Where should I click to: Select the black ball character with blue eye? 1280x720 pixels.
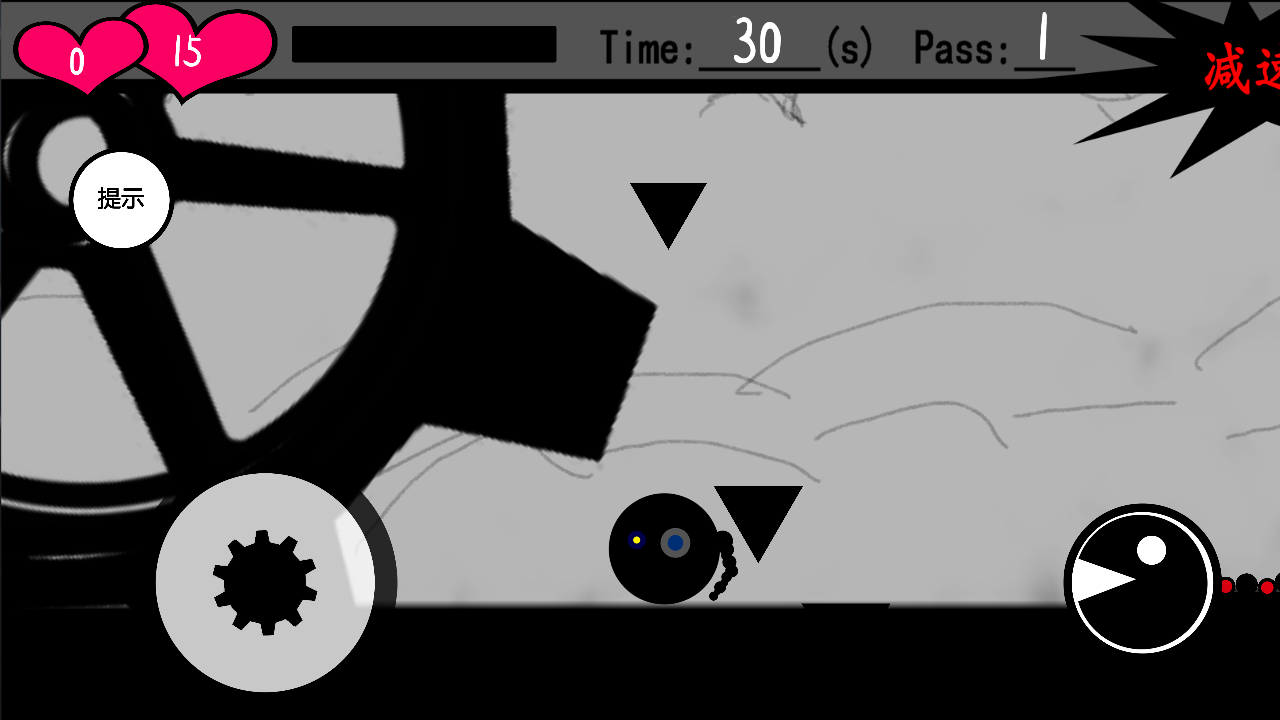pyautogui.click(x=662, y=548)
